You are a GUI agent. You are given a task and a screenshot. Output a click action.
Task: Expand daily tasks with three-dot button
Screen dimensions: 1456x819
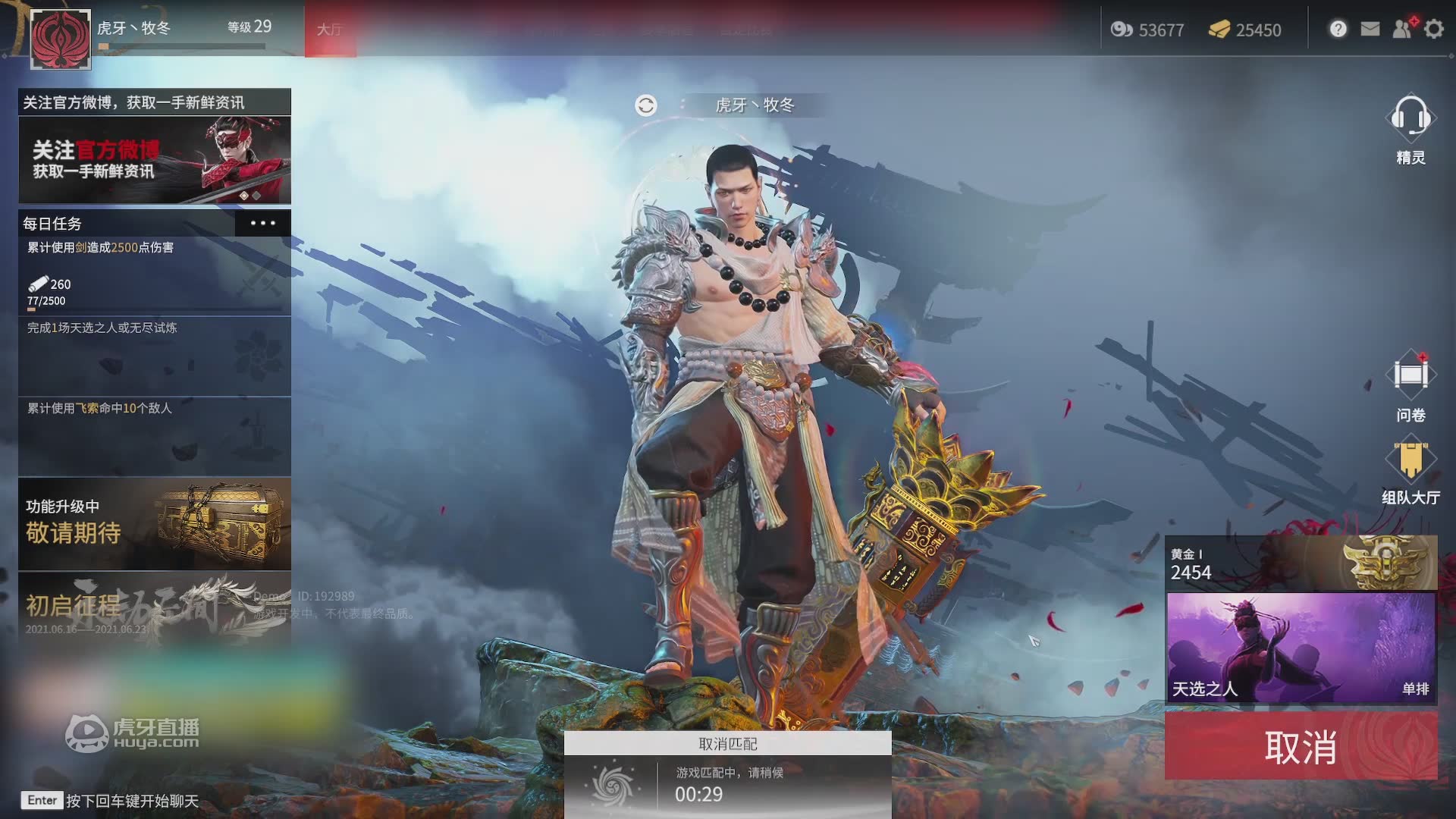click(262, 223)
